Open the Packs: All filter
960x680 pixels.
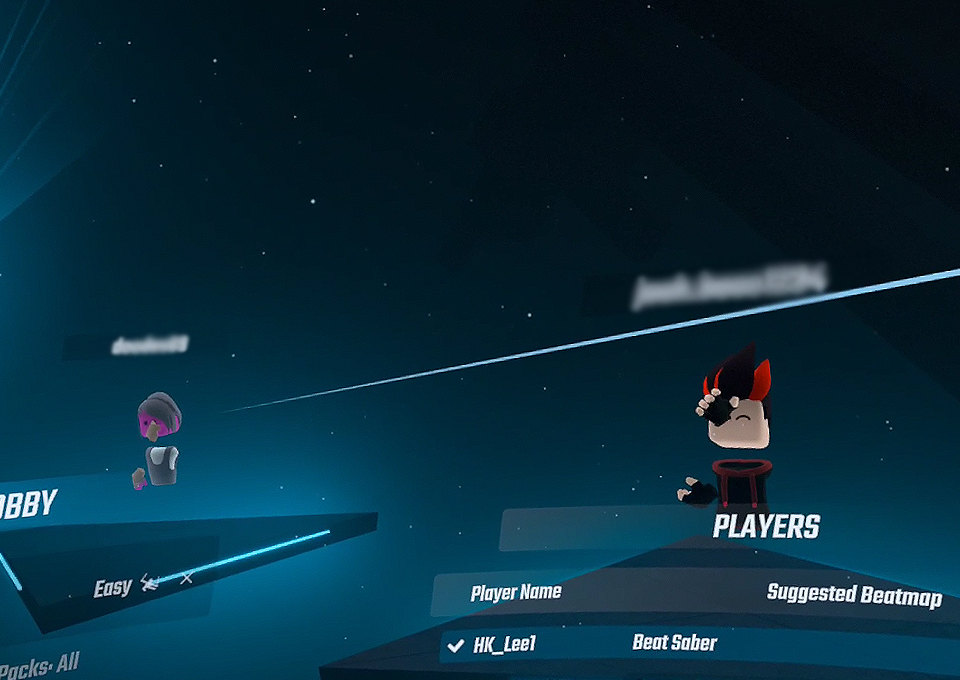click(40, 664)
